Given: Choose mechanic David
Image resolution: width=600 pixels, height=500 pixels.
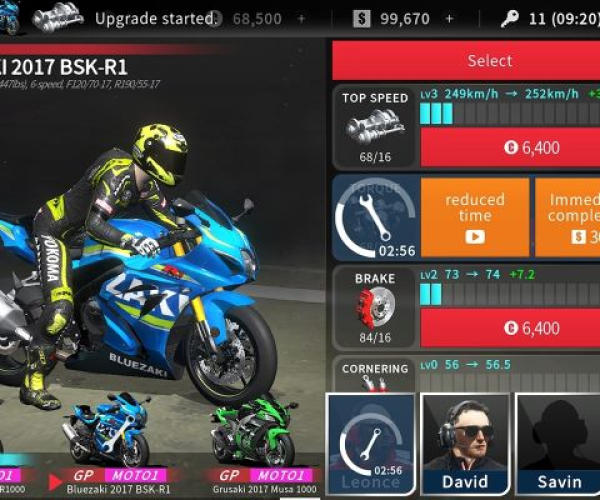Looking at the screenshot, I should (x=465, y=445).
